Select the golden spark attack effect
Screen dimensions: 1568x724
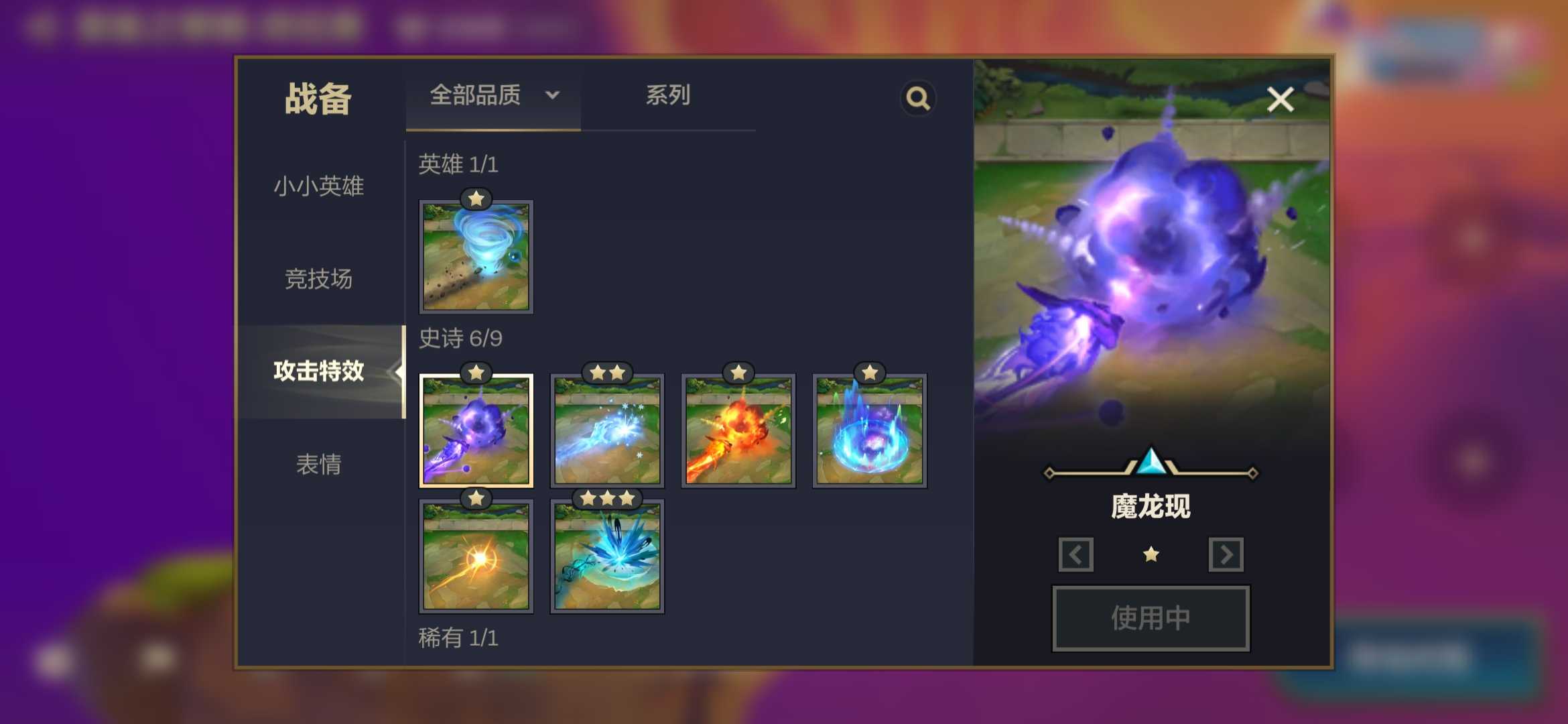pyautogui.click(x=475, y=555)
